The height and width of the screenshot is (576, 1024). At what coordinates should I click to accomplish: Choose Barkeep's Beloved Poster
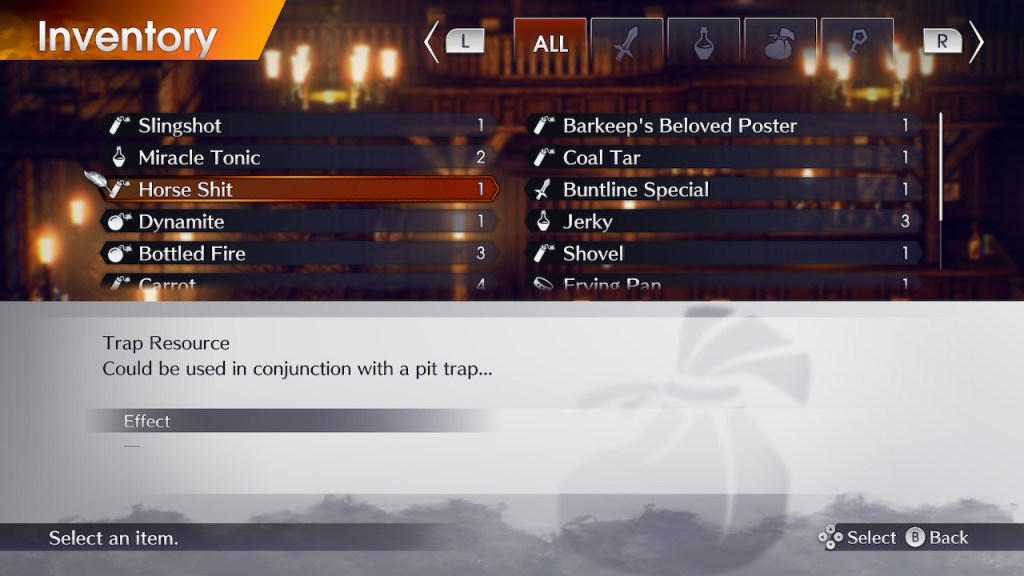coord(725,126)
